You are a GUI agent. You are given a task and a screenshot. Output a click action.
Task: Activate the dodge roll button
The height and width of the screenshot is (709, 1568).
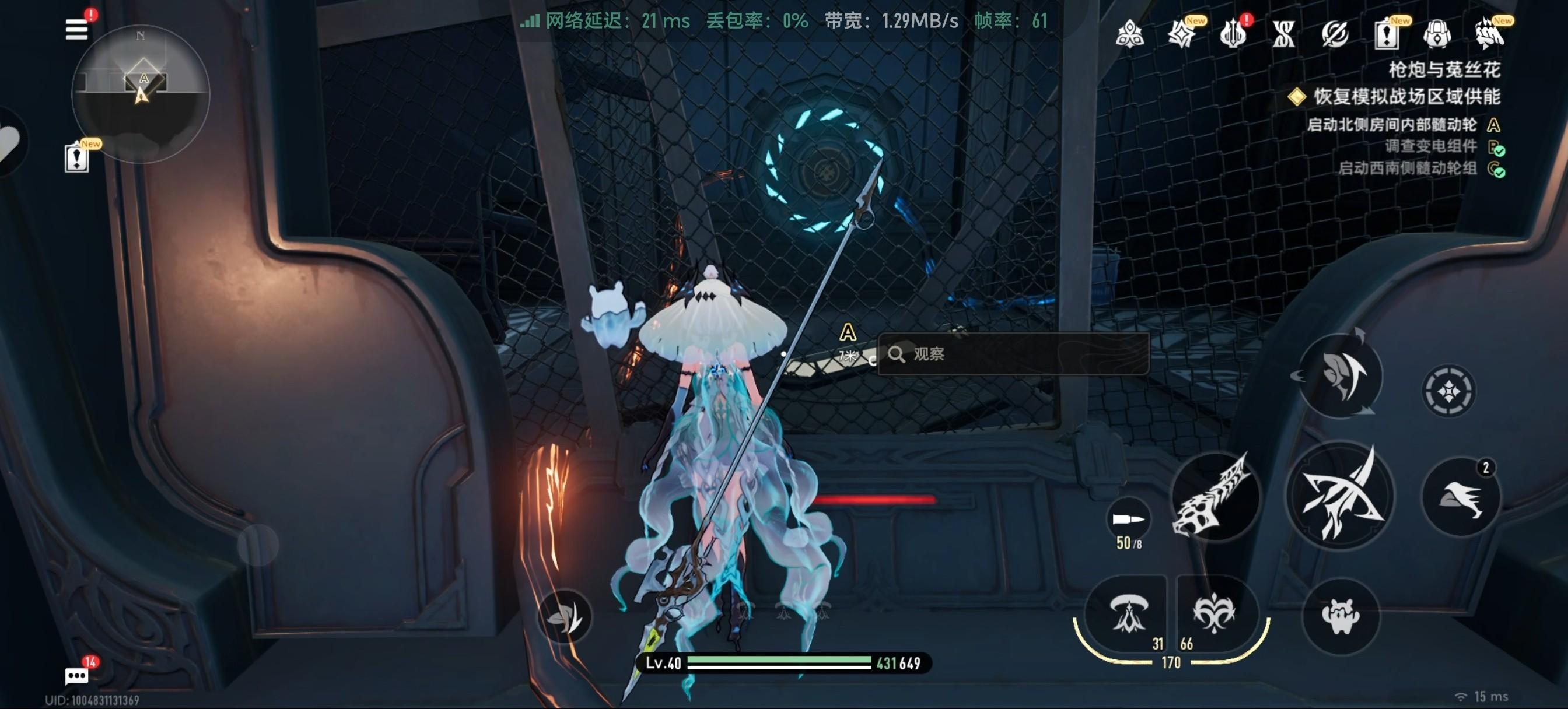(x=1340, y=375)
